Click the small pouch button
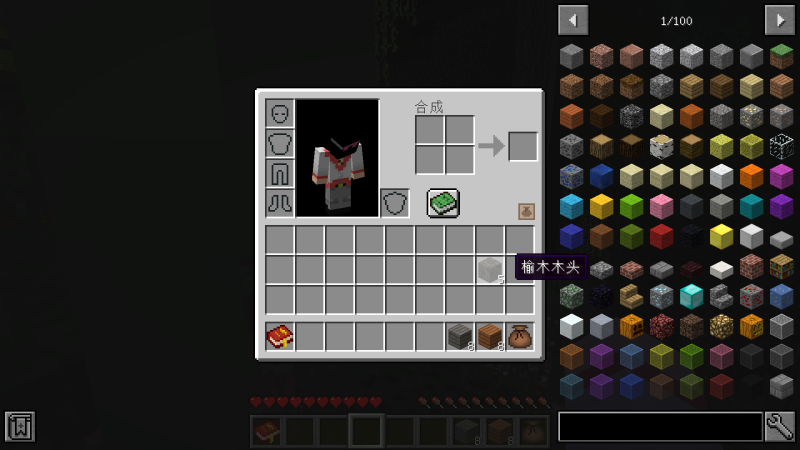 pos(526,211)
